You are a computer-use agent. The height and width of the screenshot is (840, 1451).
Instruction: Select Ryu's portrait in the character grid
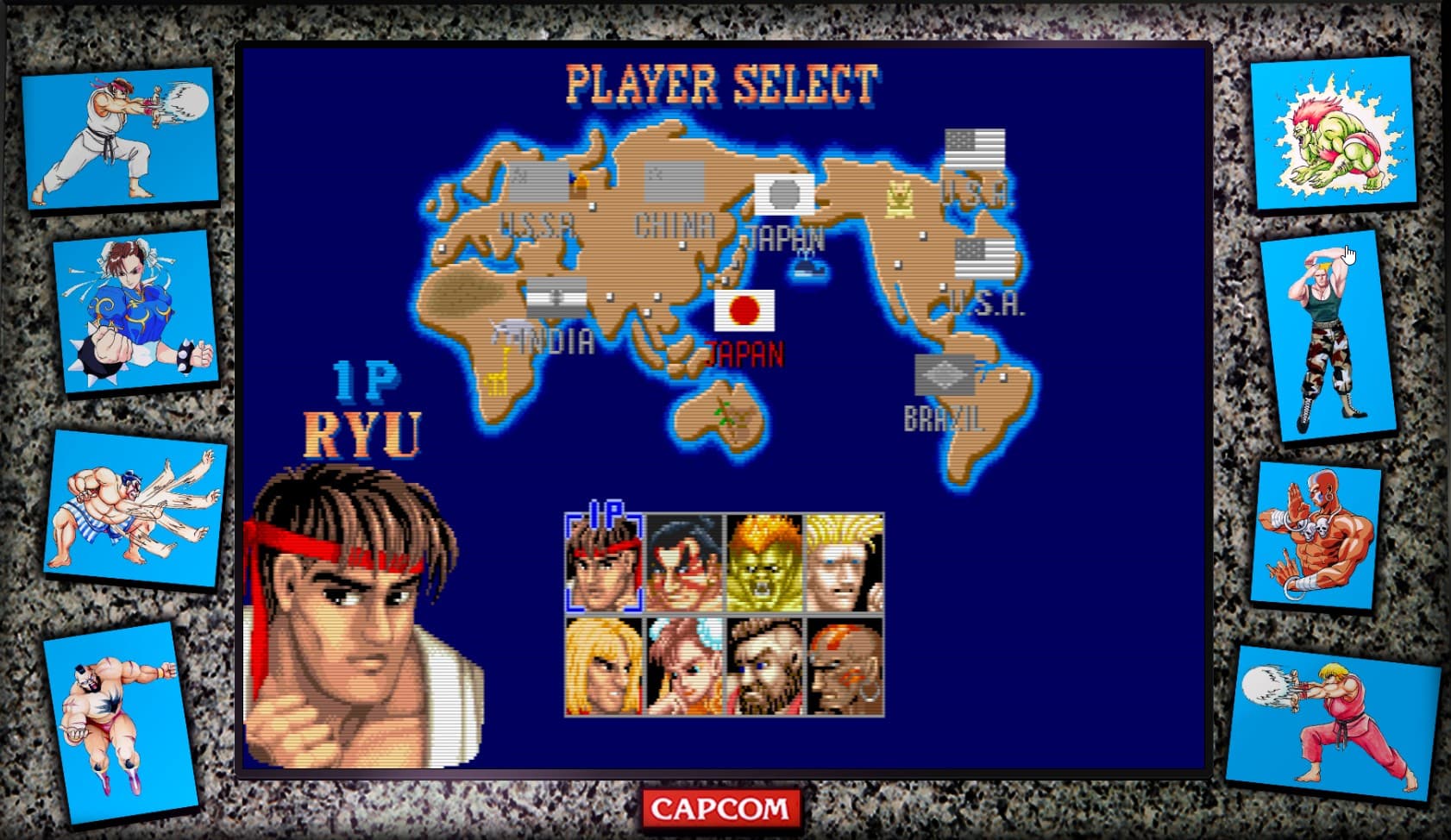click(x=604, y=563)
